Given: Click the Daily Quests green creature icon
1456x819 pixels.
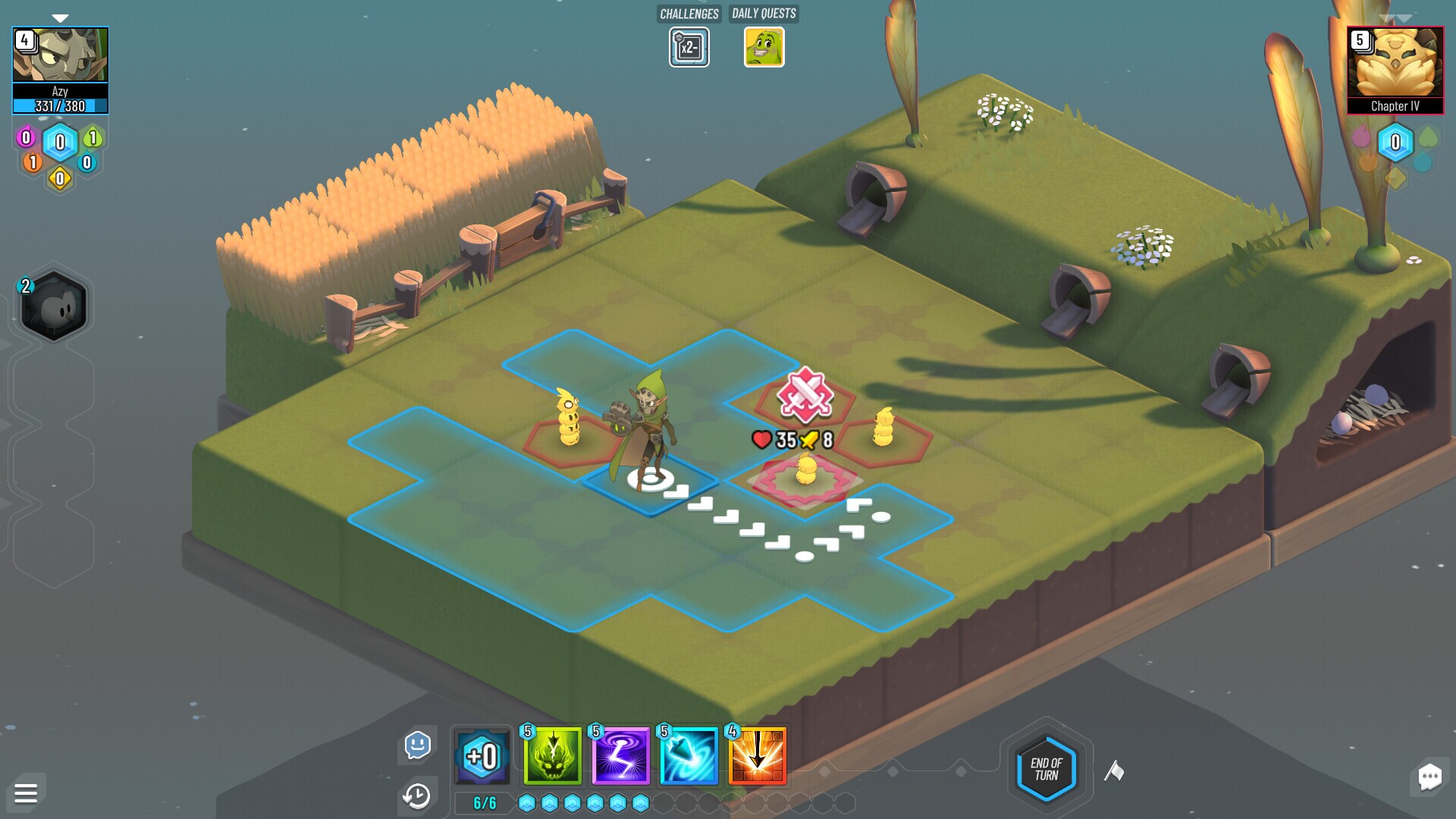Looking at the screenshot, I should [x=764, y=47].
